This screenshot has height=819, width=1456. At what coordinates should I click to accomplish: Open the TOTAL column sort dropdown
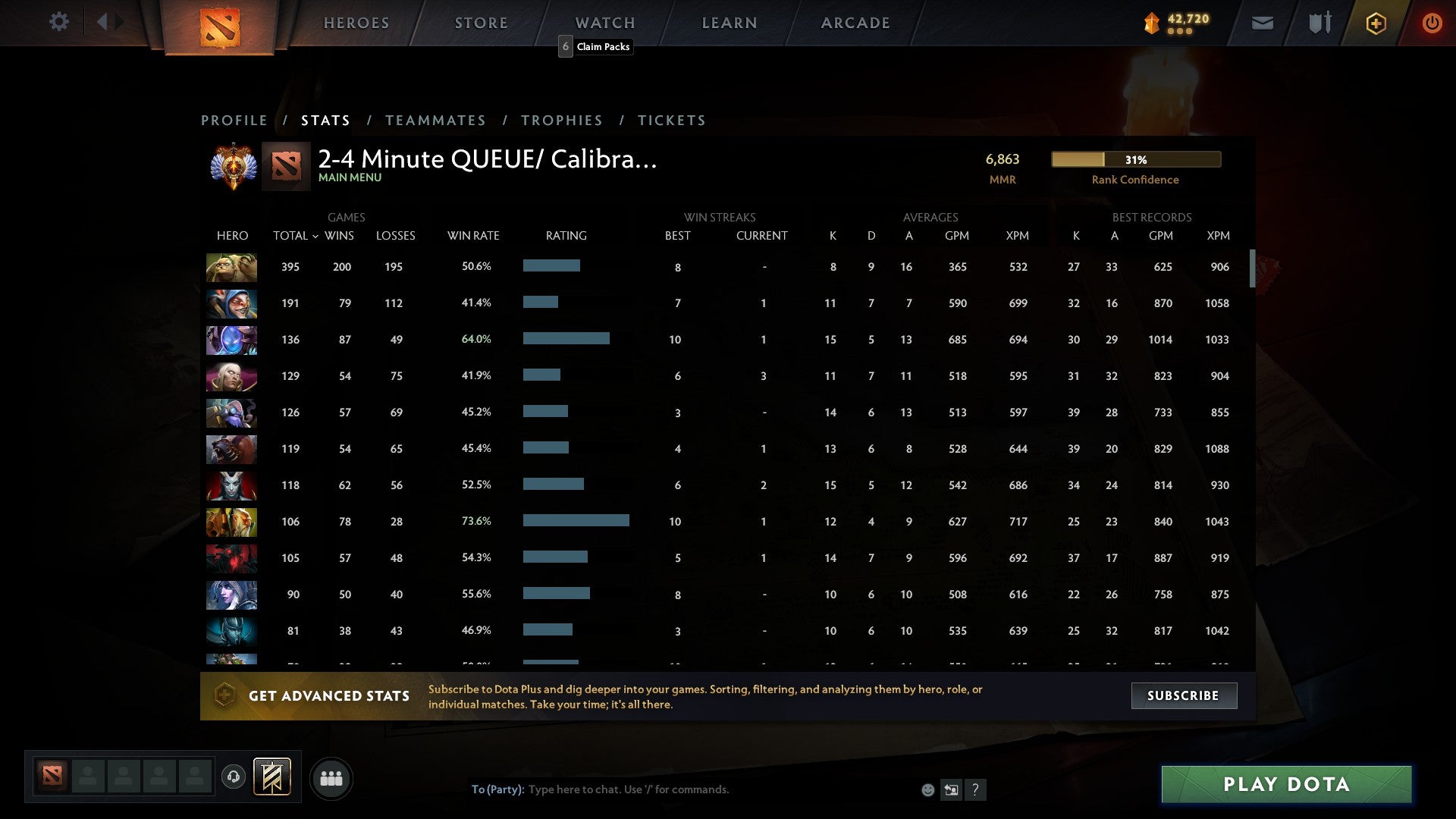(x=296, y=236)
